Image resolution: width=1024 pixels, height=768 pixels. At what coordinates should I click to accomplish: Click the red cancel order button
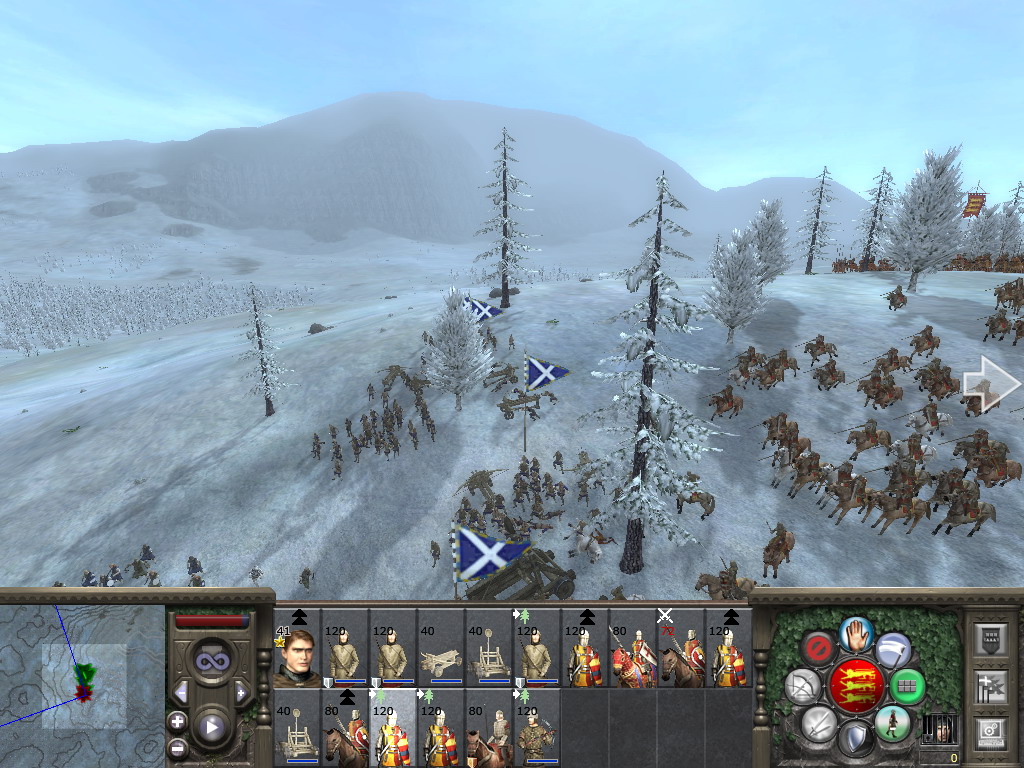coord(819,650)
